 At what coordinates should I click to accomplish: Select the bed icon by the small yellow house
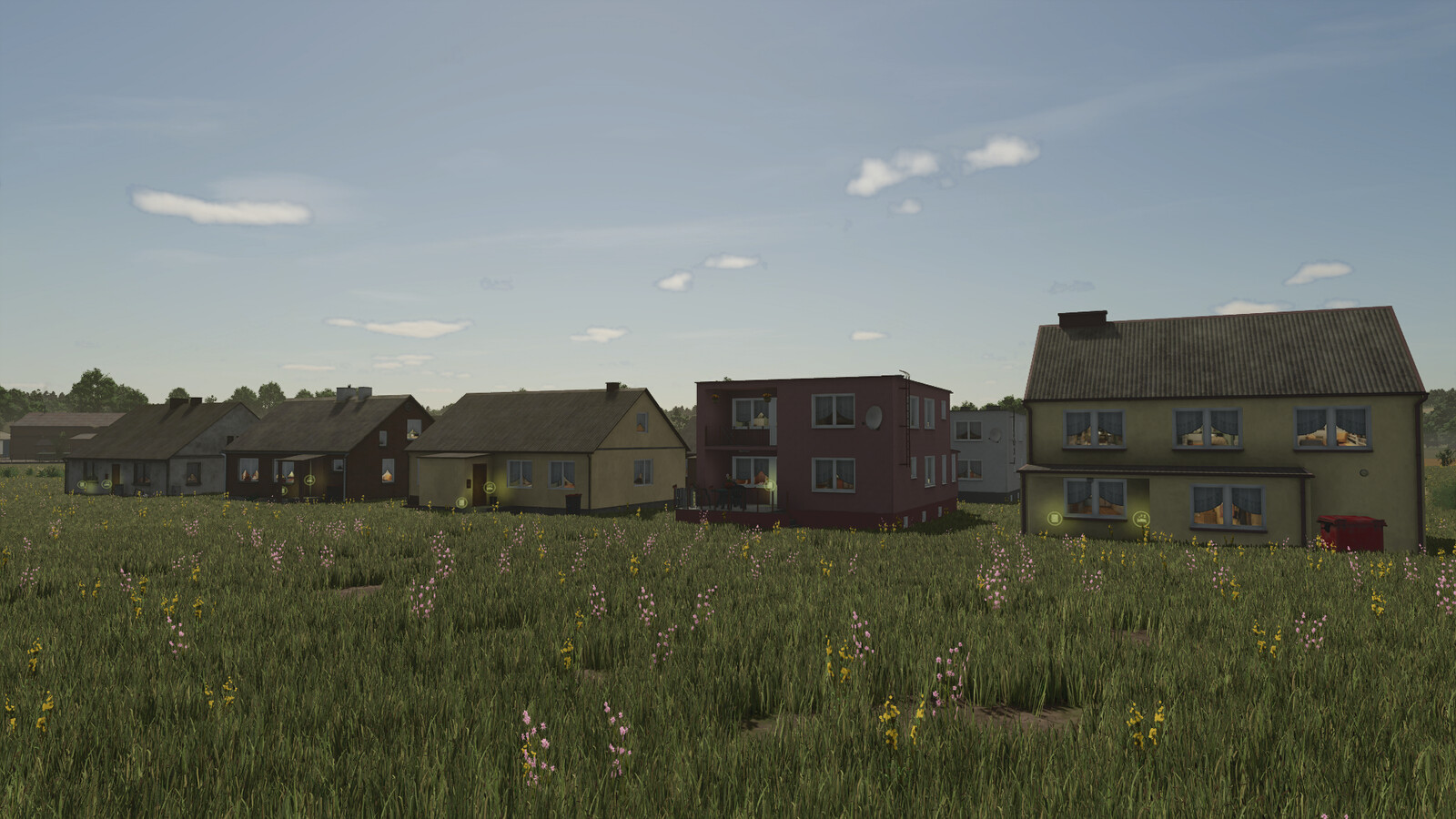491,487
